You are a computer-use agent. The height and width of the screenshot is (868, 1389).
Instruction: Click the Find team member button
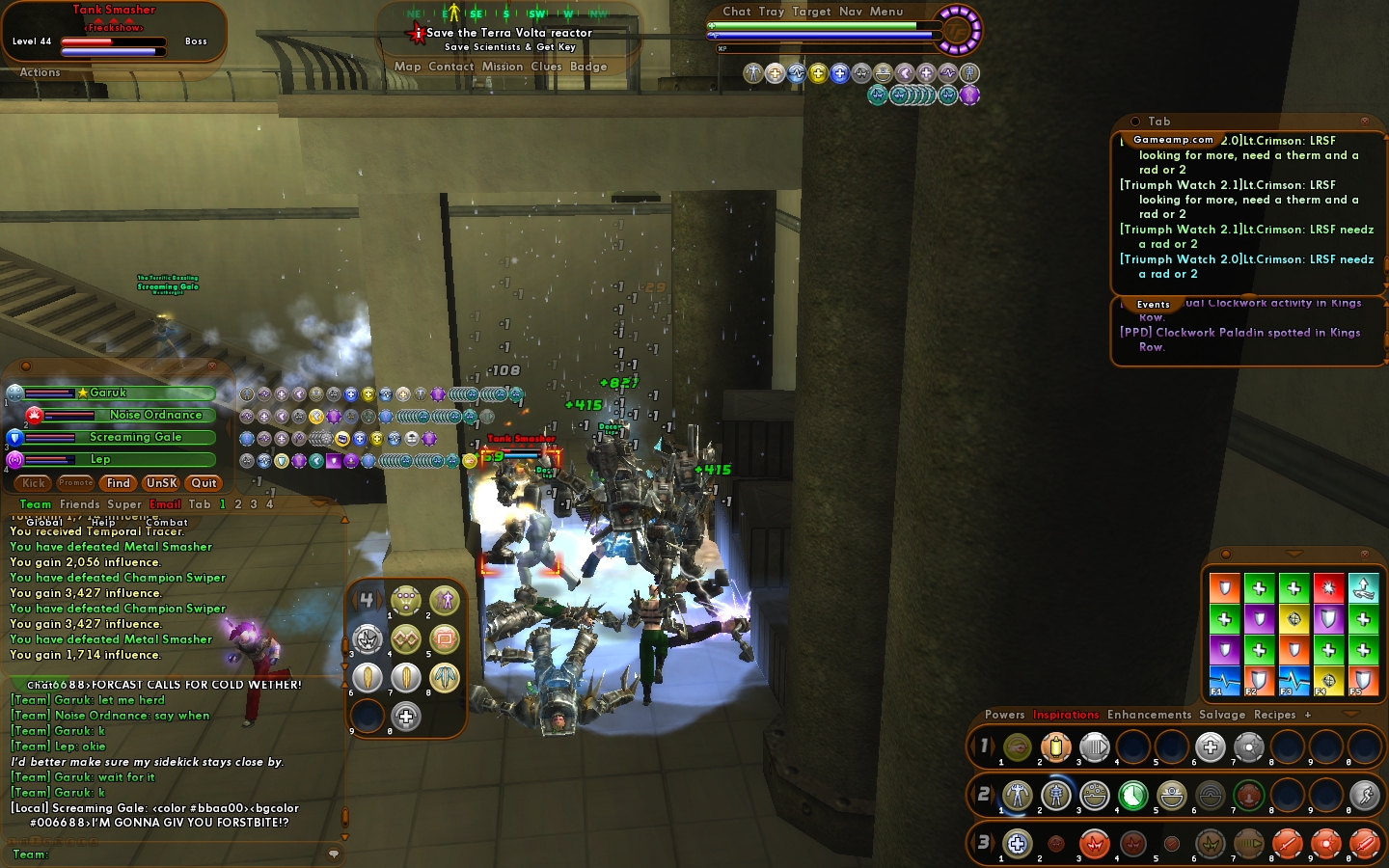[119, 483]
